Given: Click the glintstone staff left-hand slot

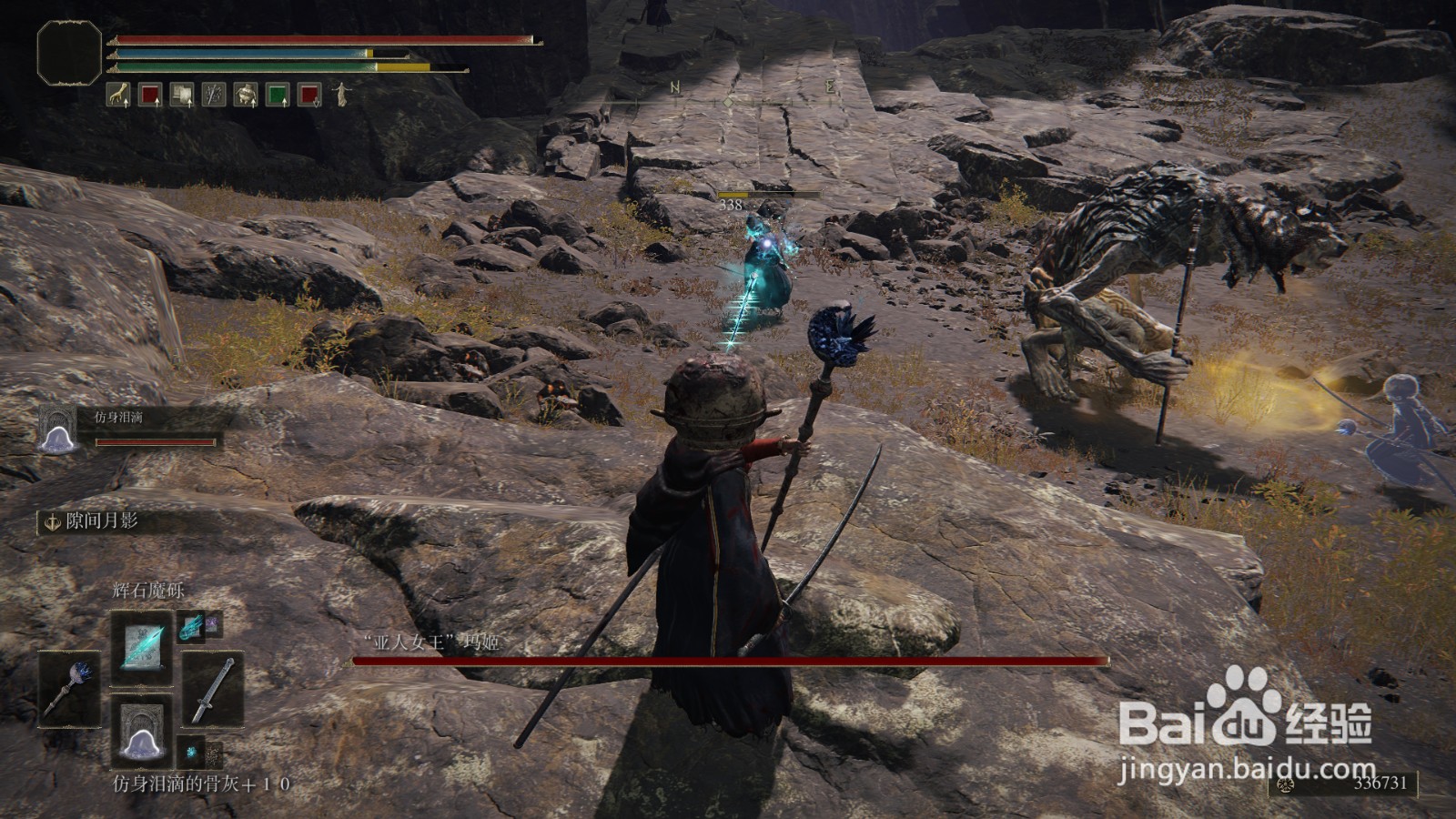Looking at the screenshot, I should click(69, 689).
